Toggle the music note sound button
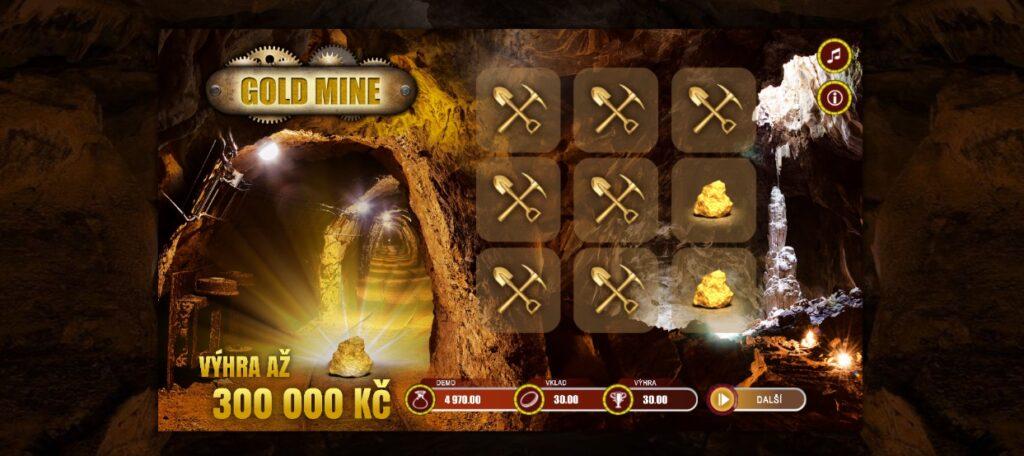1024x456 pixels. [x=834, y=55]
